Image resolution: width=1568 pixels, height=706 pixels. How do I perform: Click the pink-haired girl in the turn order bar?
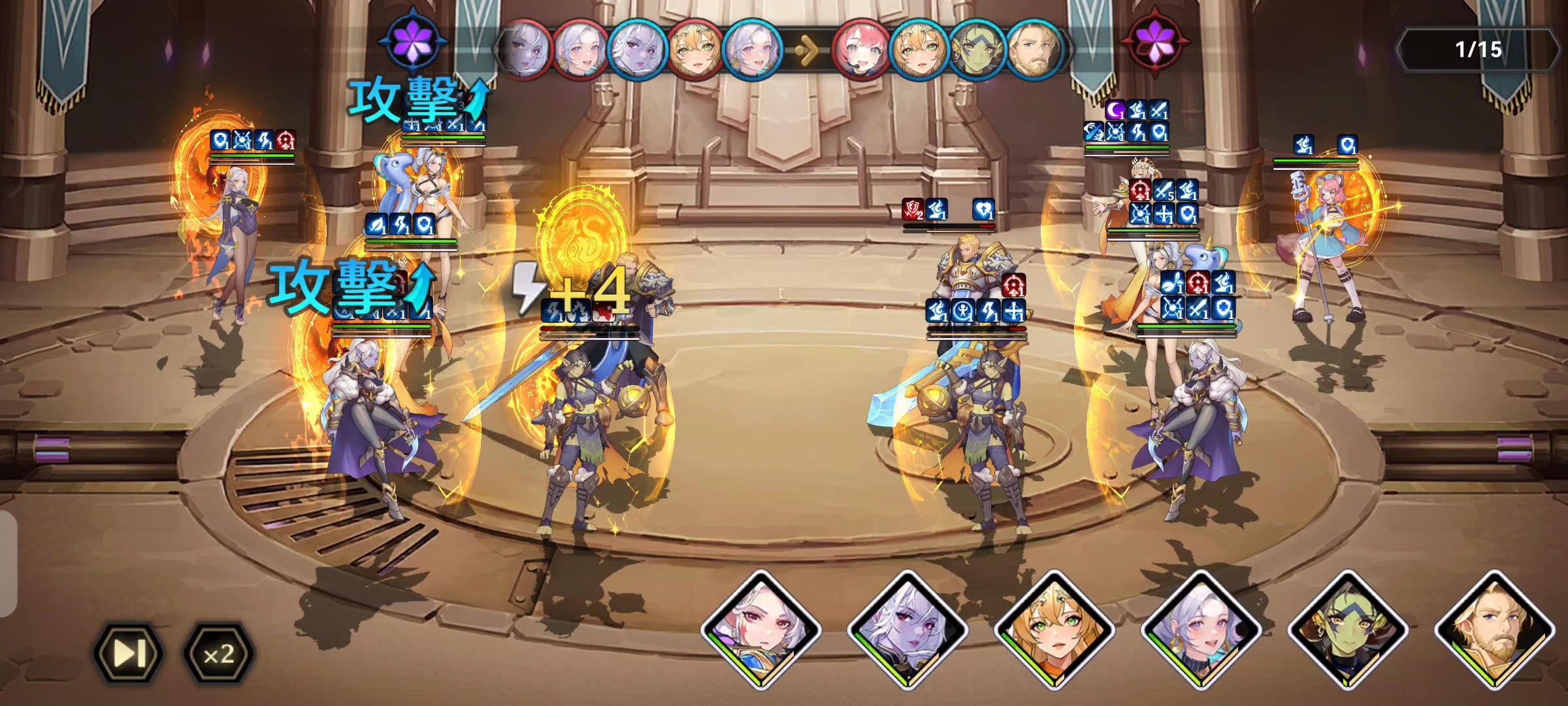[861, 50]
